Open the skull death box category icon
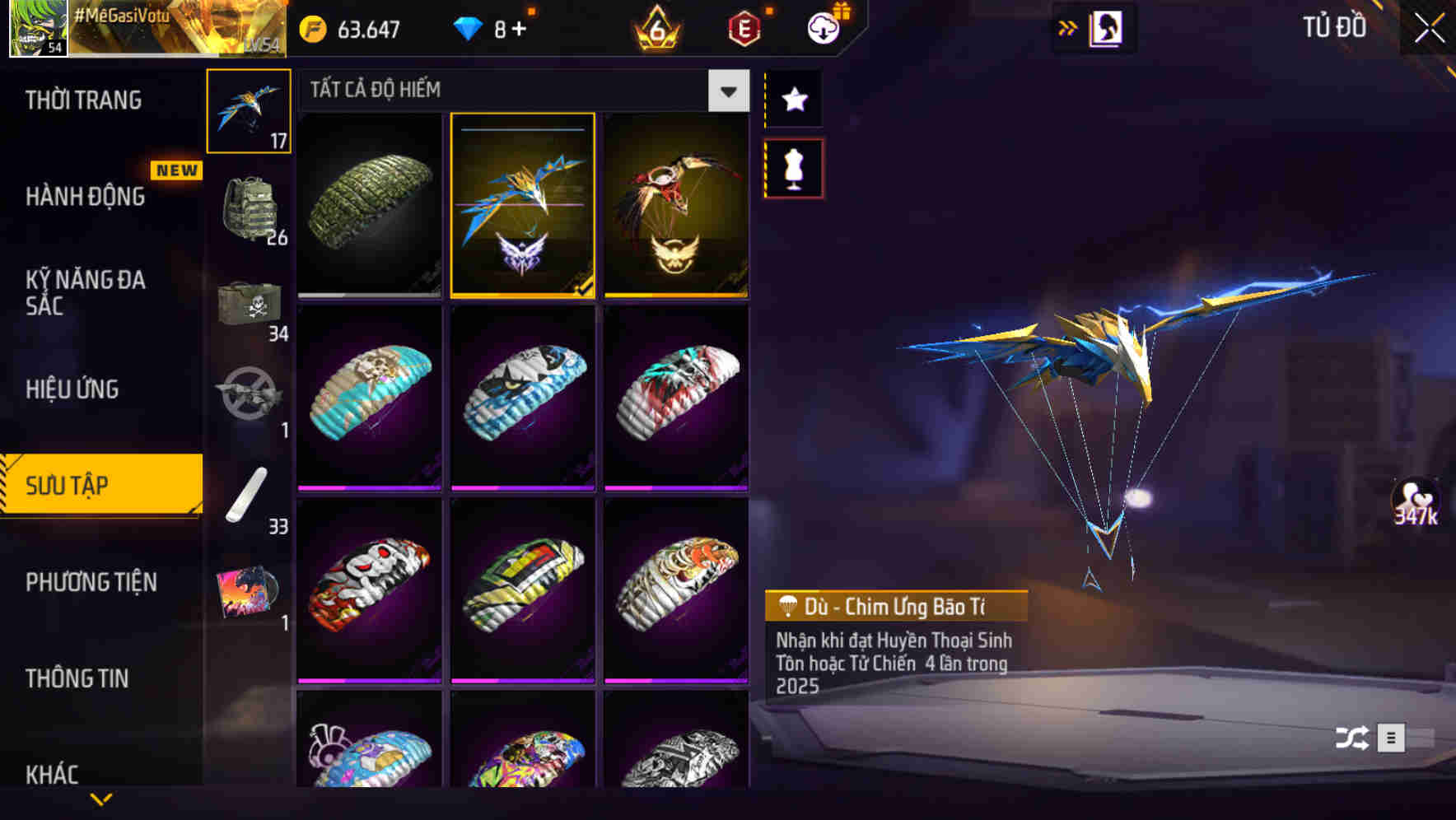Screen dimensions: 1456x820 point(250,305)
